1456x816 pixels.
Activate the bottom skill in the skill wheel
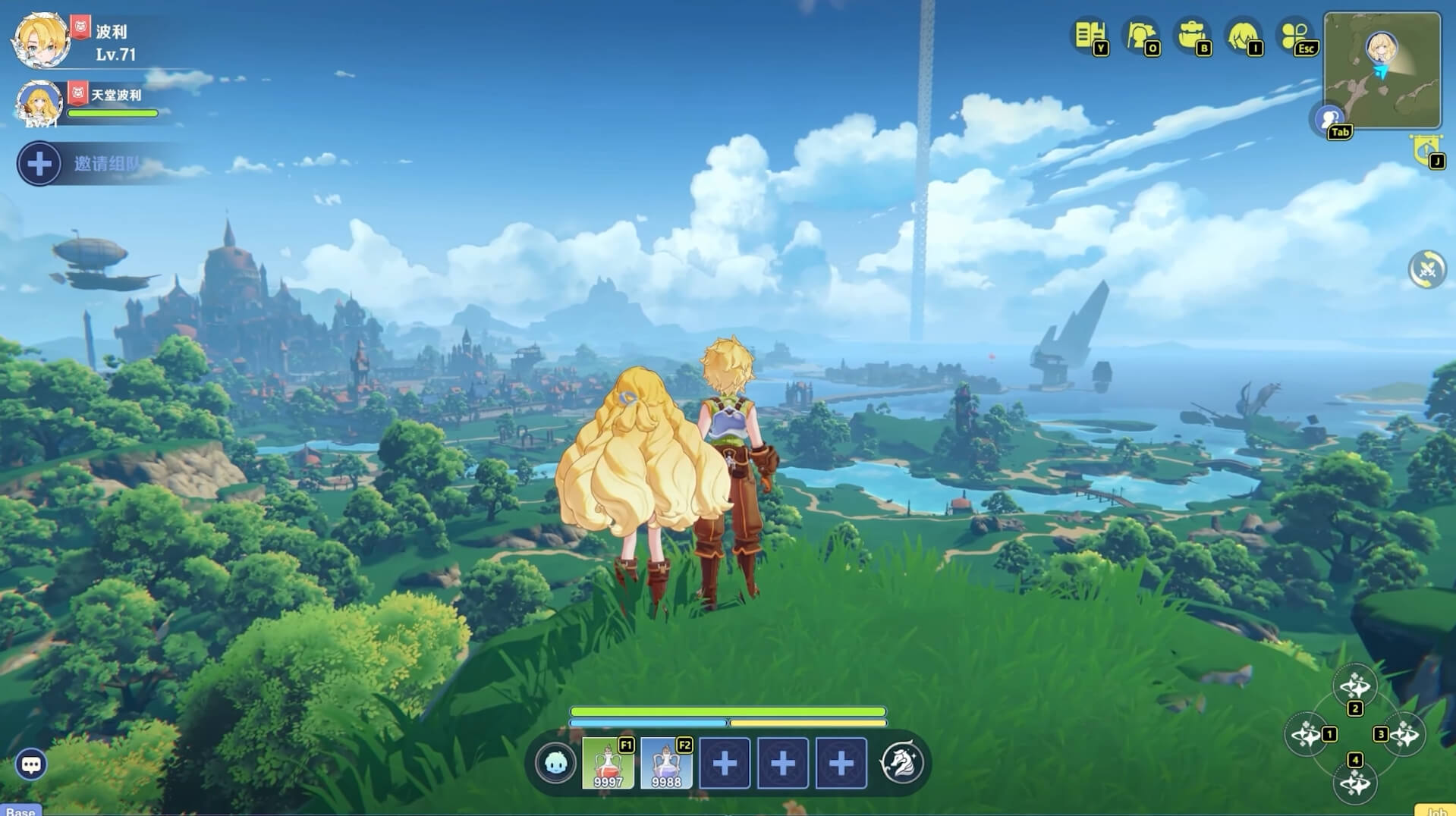[x=1354, y=783]
